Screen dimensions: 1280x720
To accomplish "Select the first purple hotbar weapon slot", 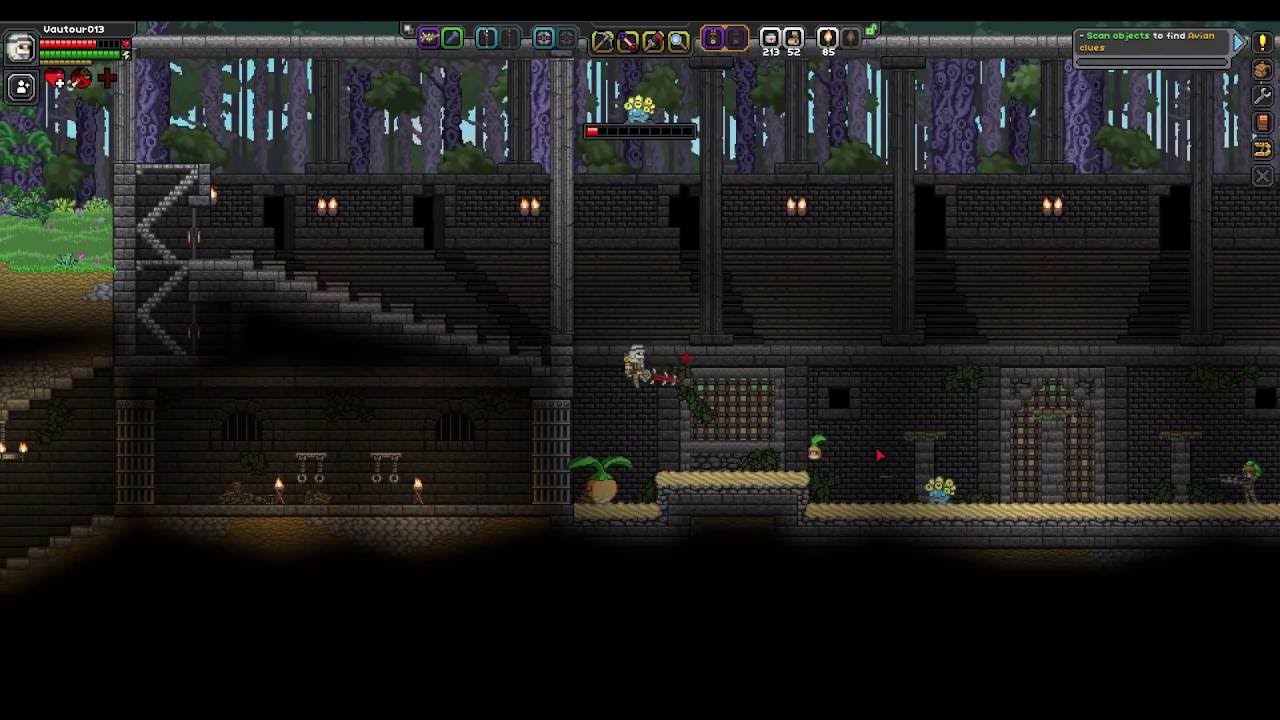I will 428,39.
